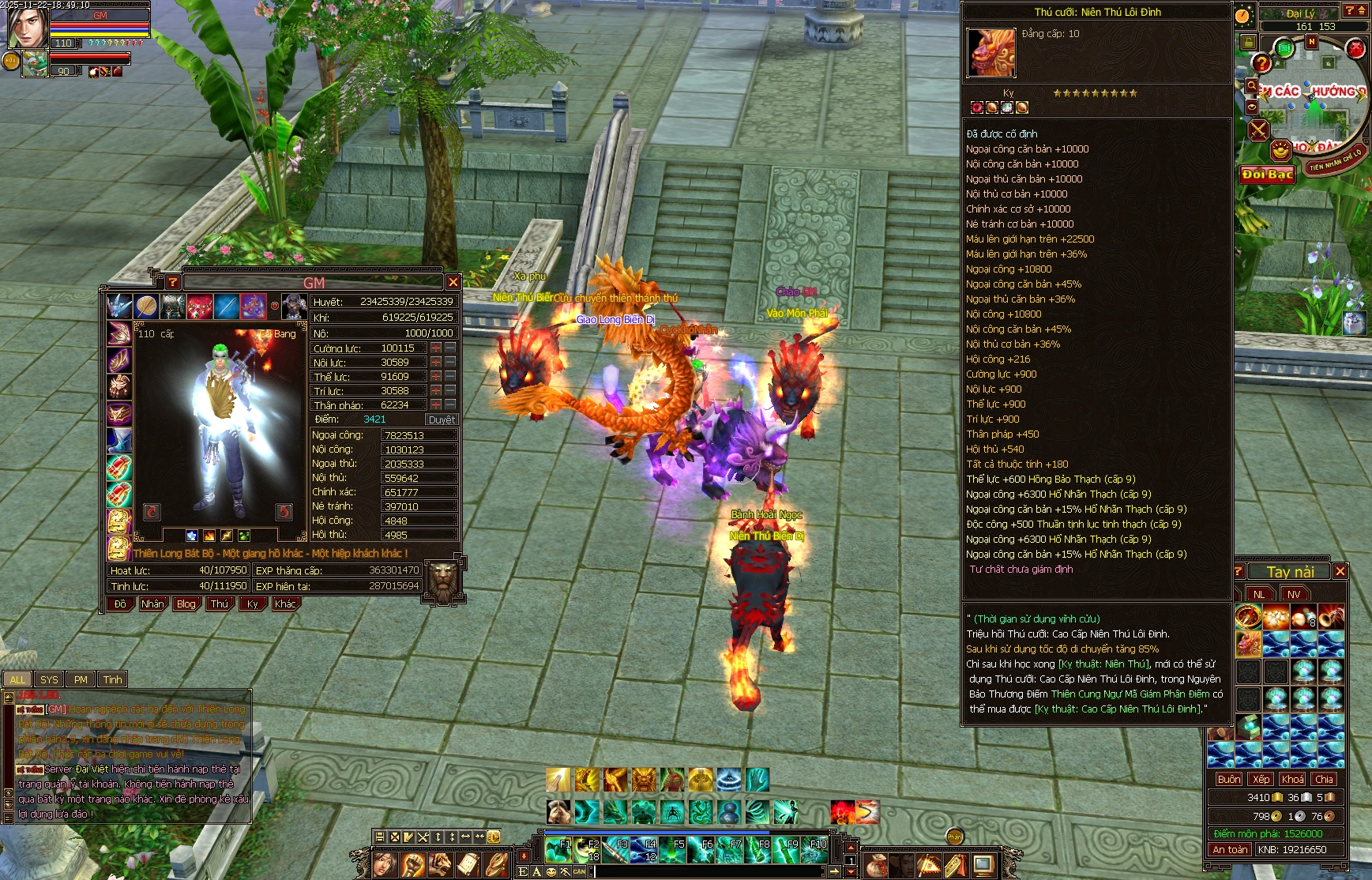Open the Blog tab in character panel

[x=186, y=604]
